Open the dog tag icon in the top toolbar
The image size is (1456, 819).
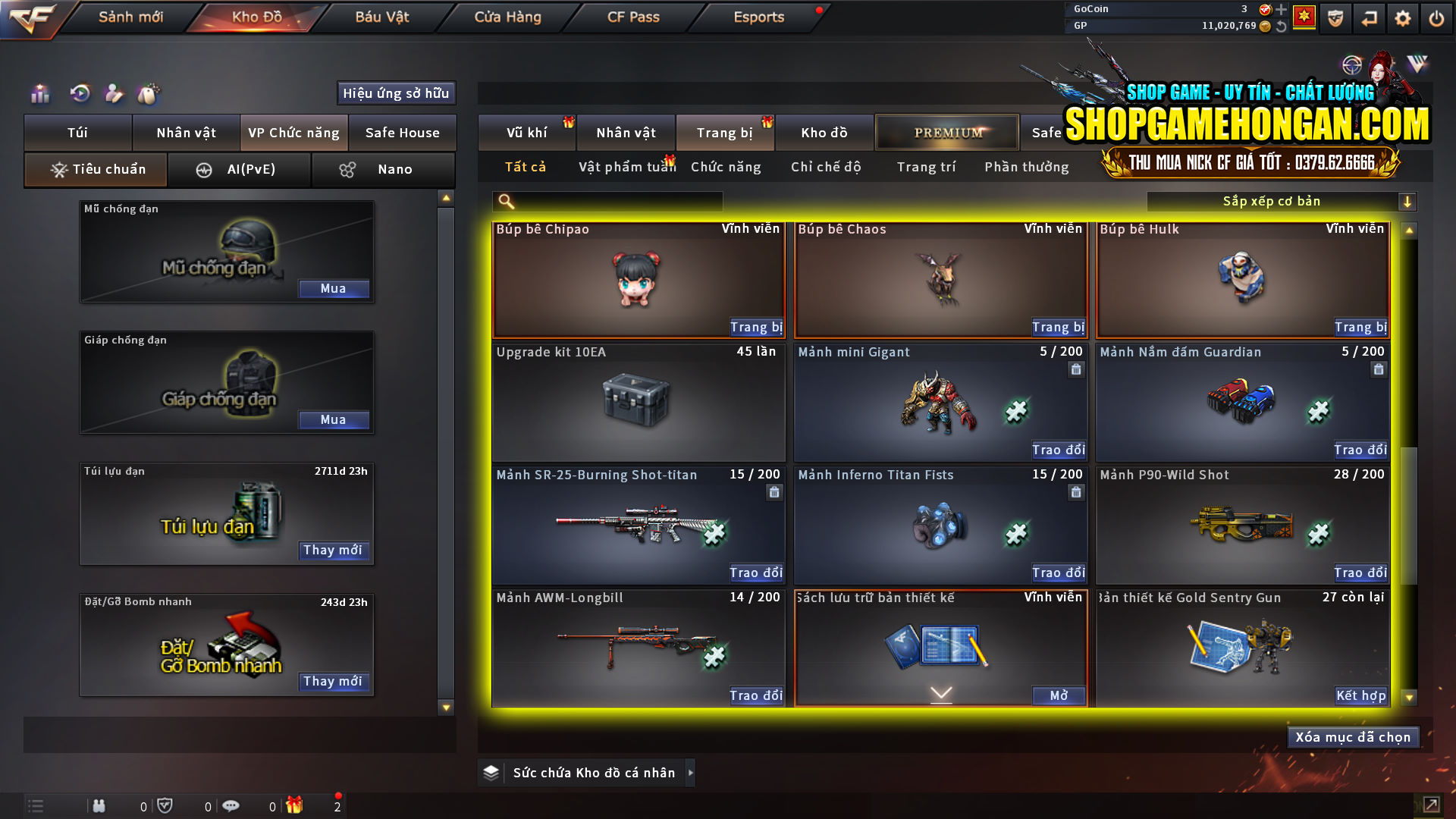[149, 93]
